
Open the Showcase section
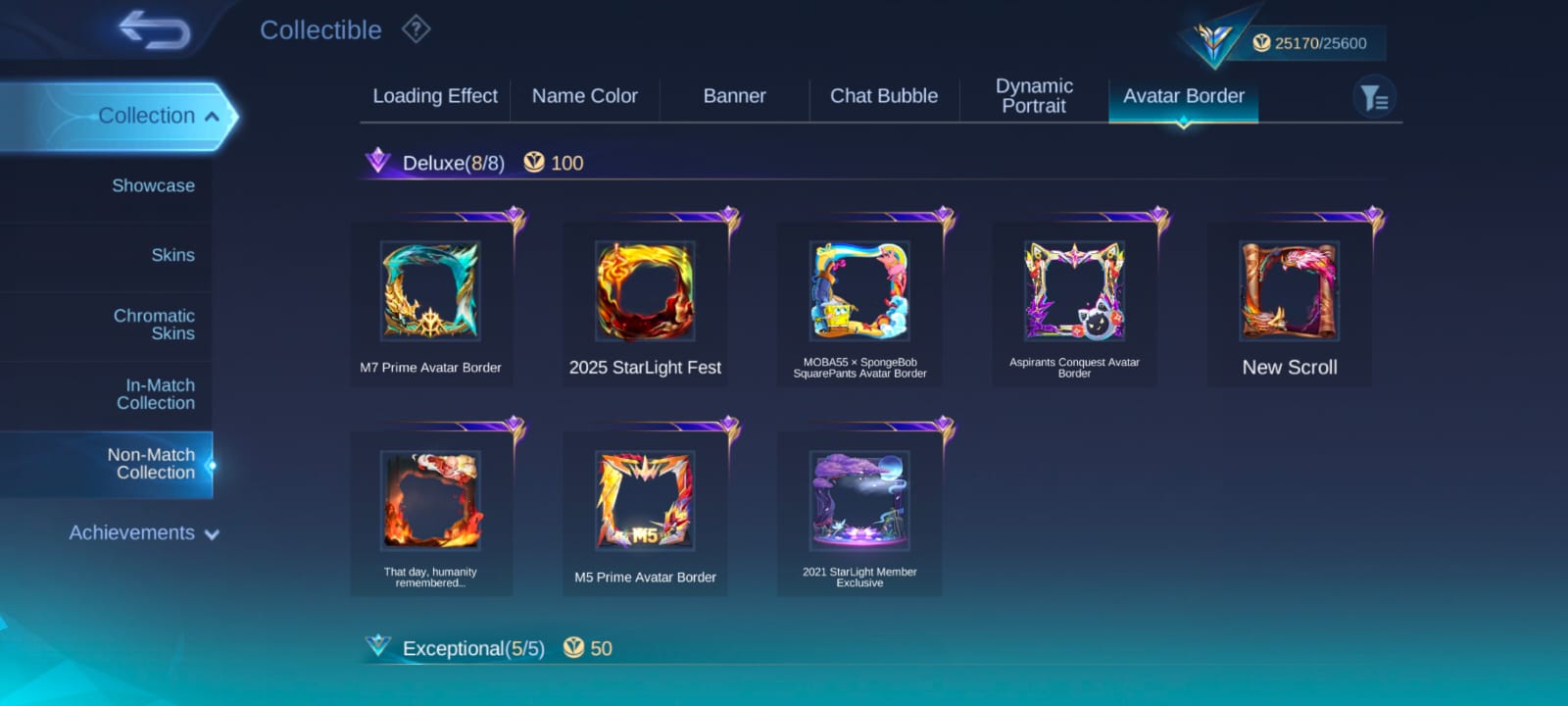(x=153, y=185)
